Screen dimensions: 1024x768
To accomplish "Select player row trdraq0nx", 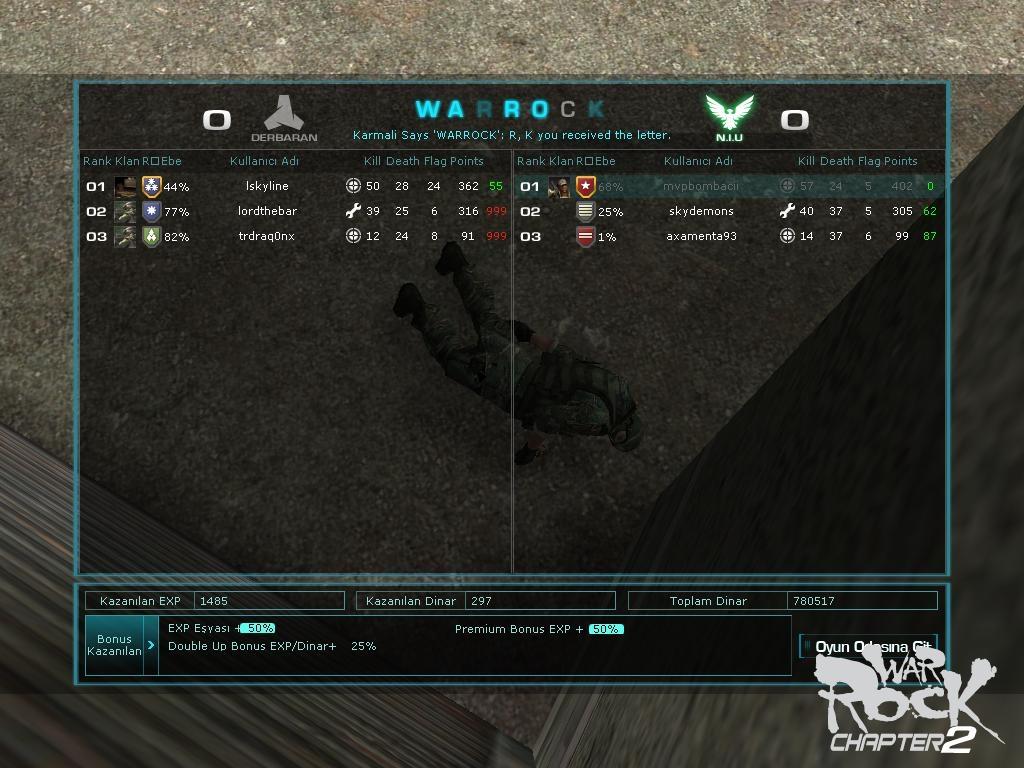I will tap(267, 236).
